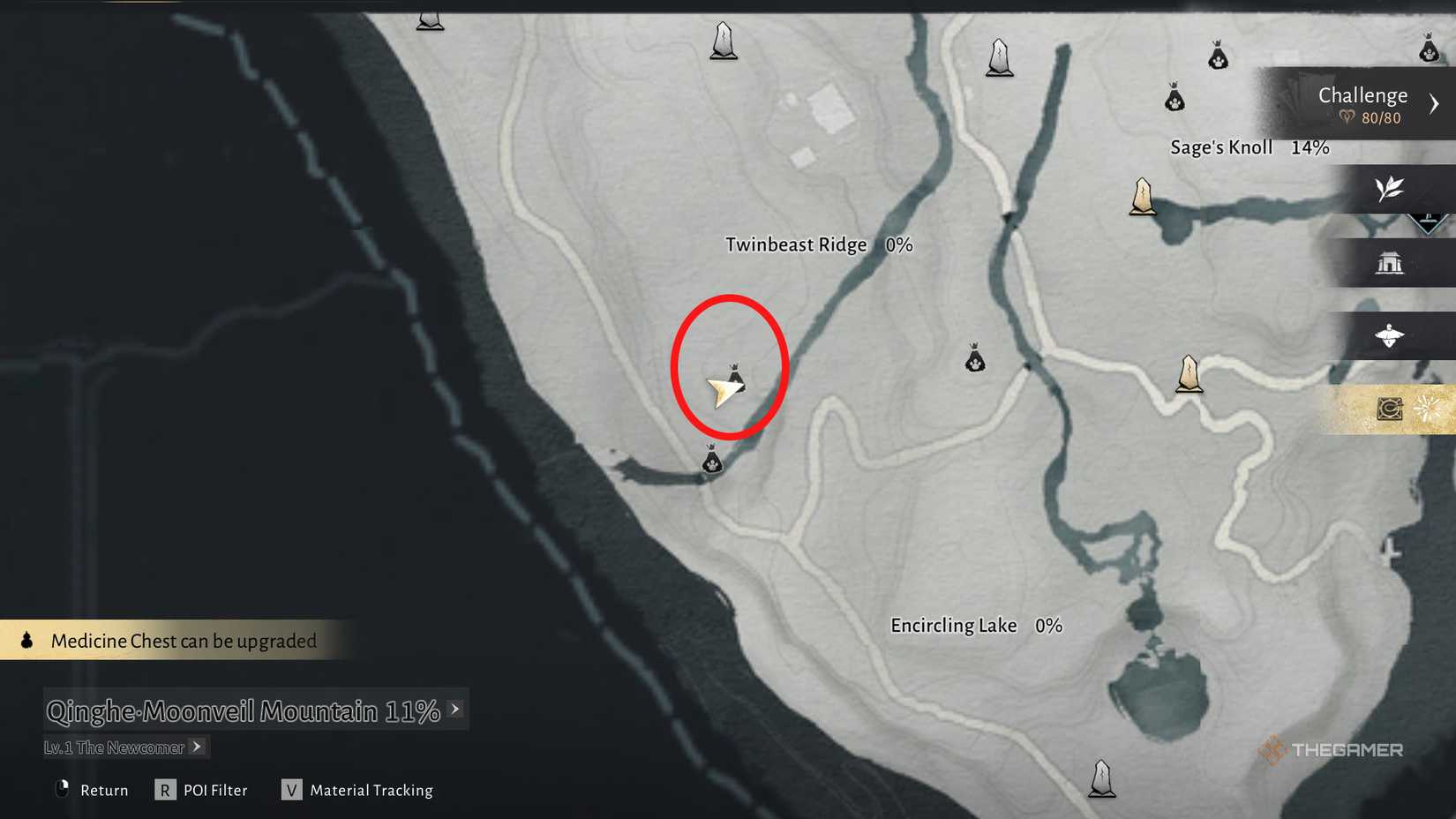Click the player location arrow on the map
1456x819 pixels.
click(724, 390)
